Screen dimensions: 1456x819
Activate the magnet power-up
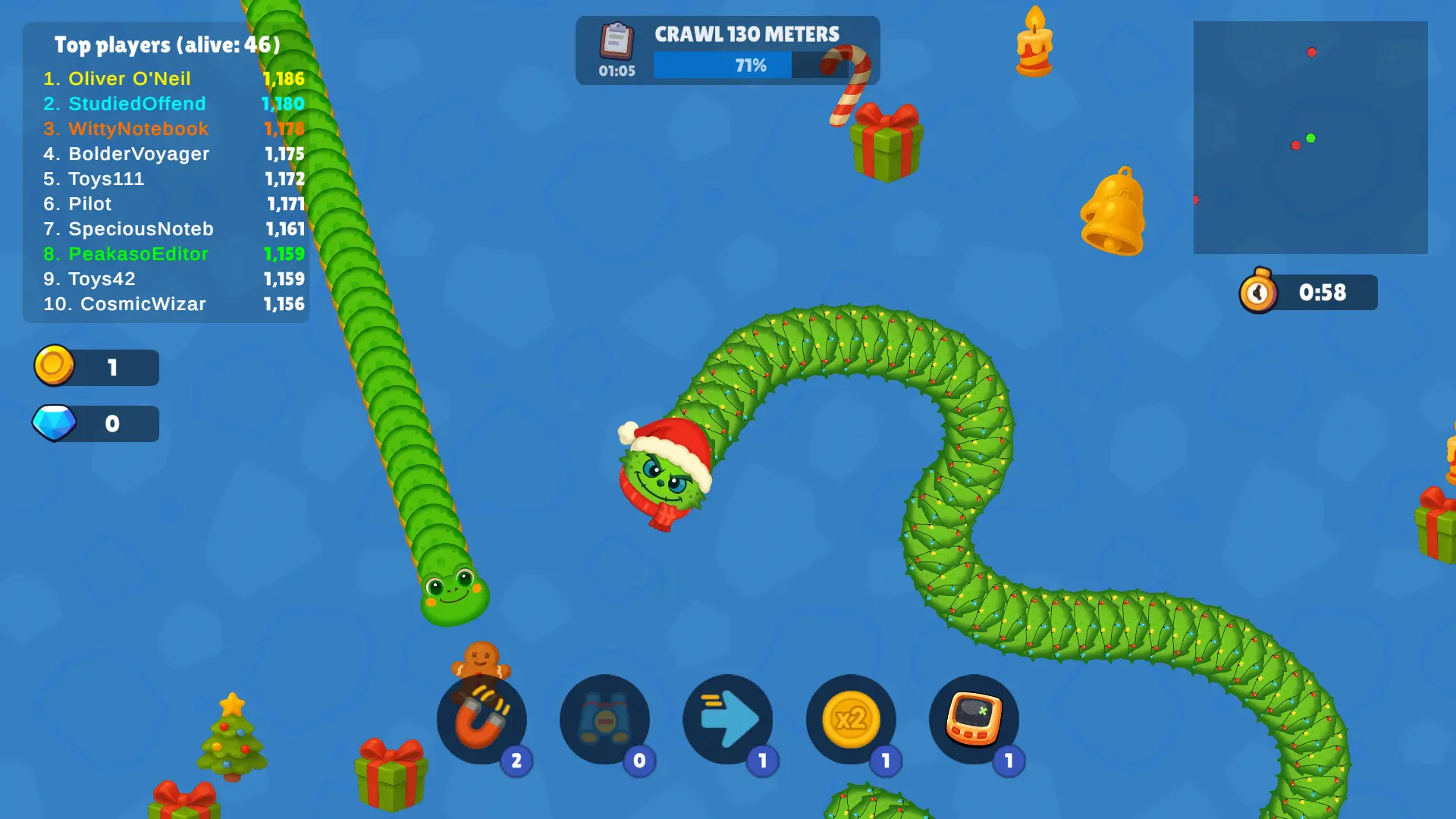point(482,720)
